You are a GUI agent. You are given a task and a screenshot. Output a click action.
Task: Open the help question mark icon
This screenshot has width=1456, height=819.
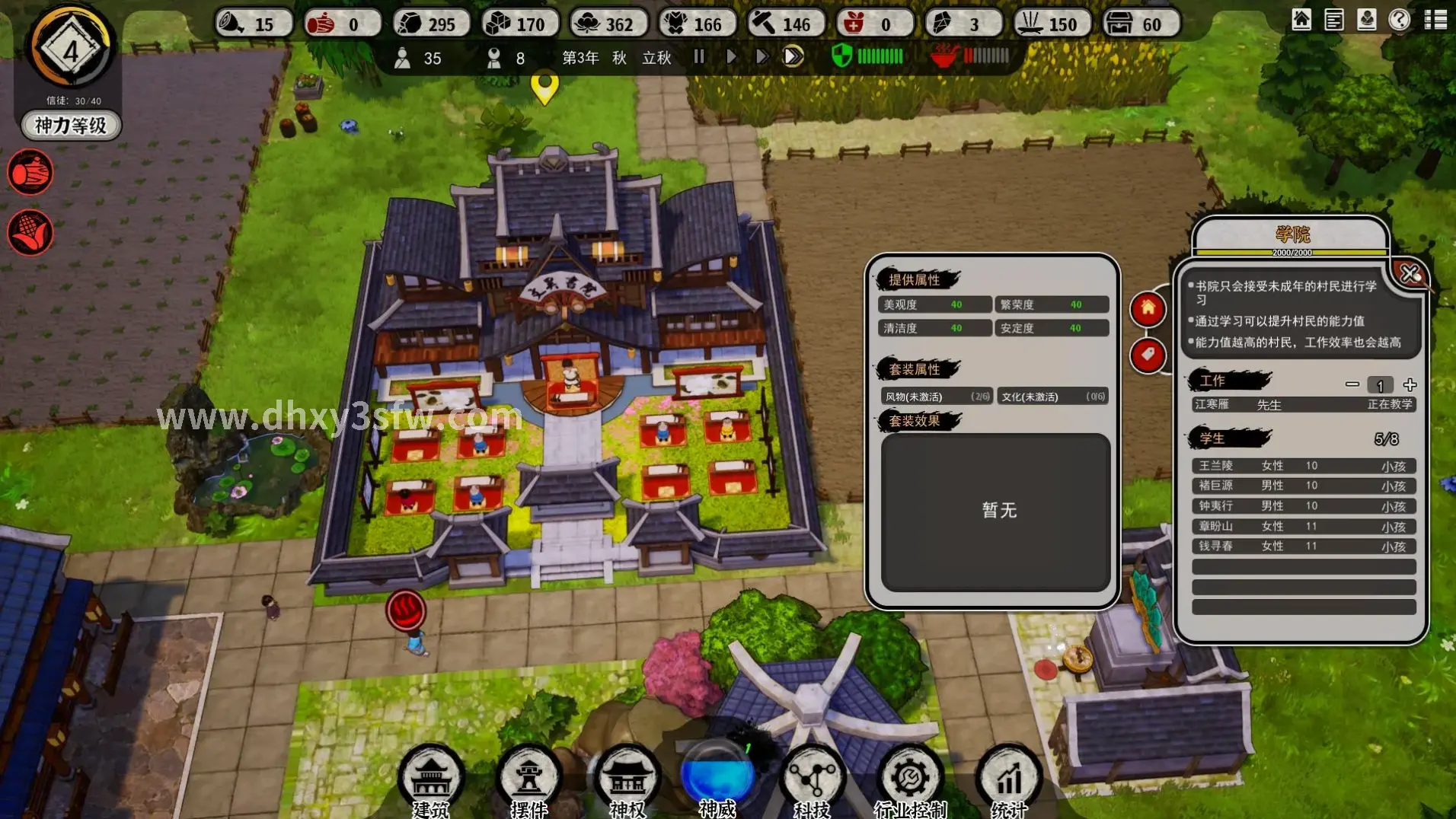click(x=1400, y=20)
